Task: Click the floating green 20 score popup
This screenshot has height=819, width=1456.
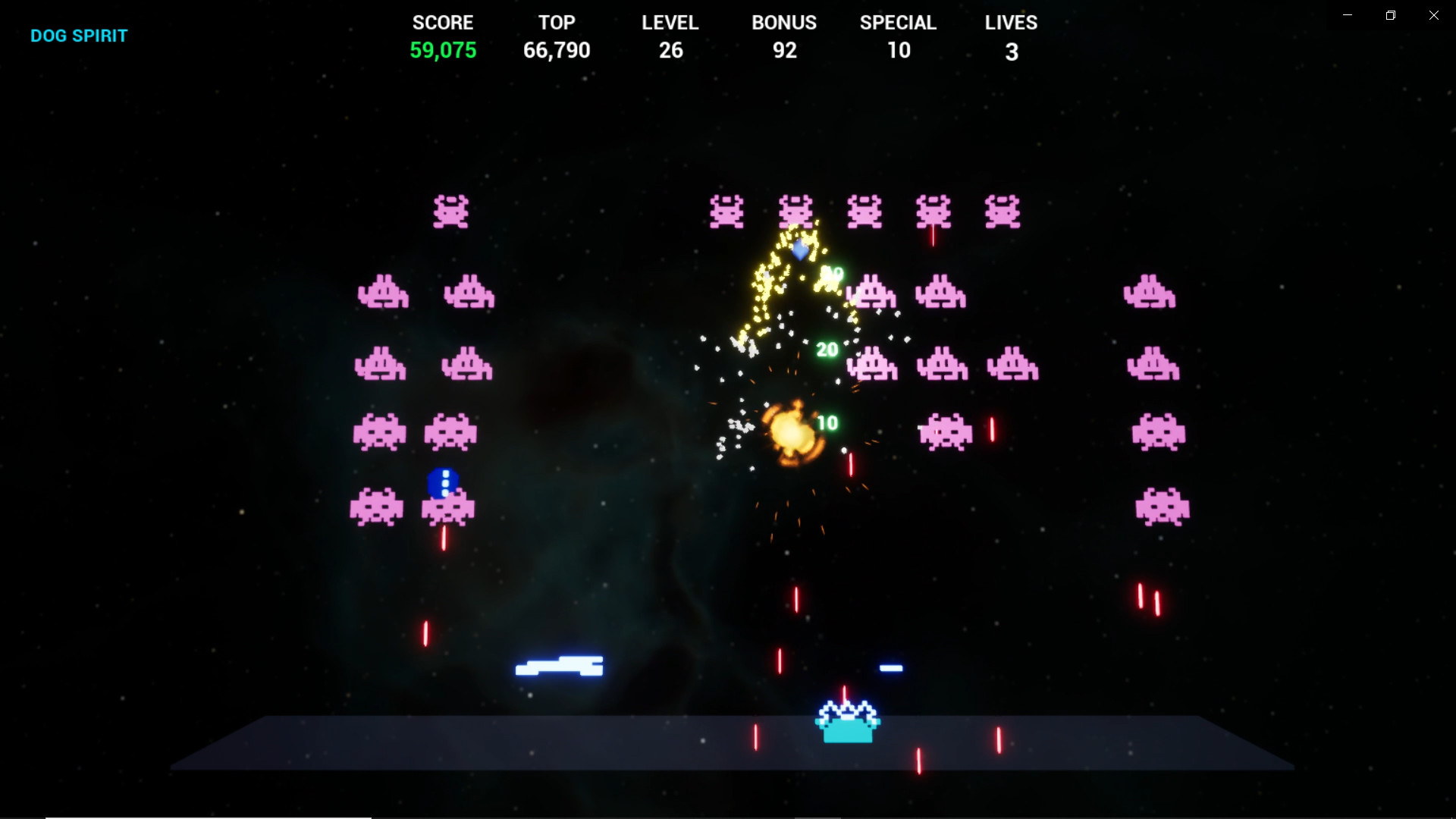Action: click(826, 350)
